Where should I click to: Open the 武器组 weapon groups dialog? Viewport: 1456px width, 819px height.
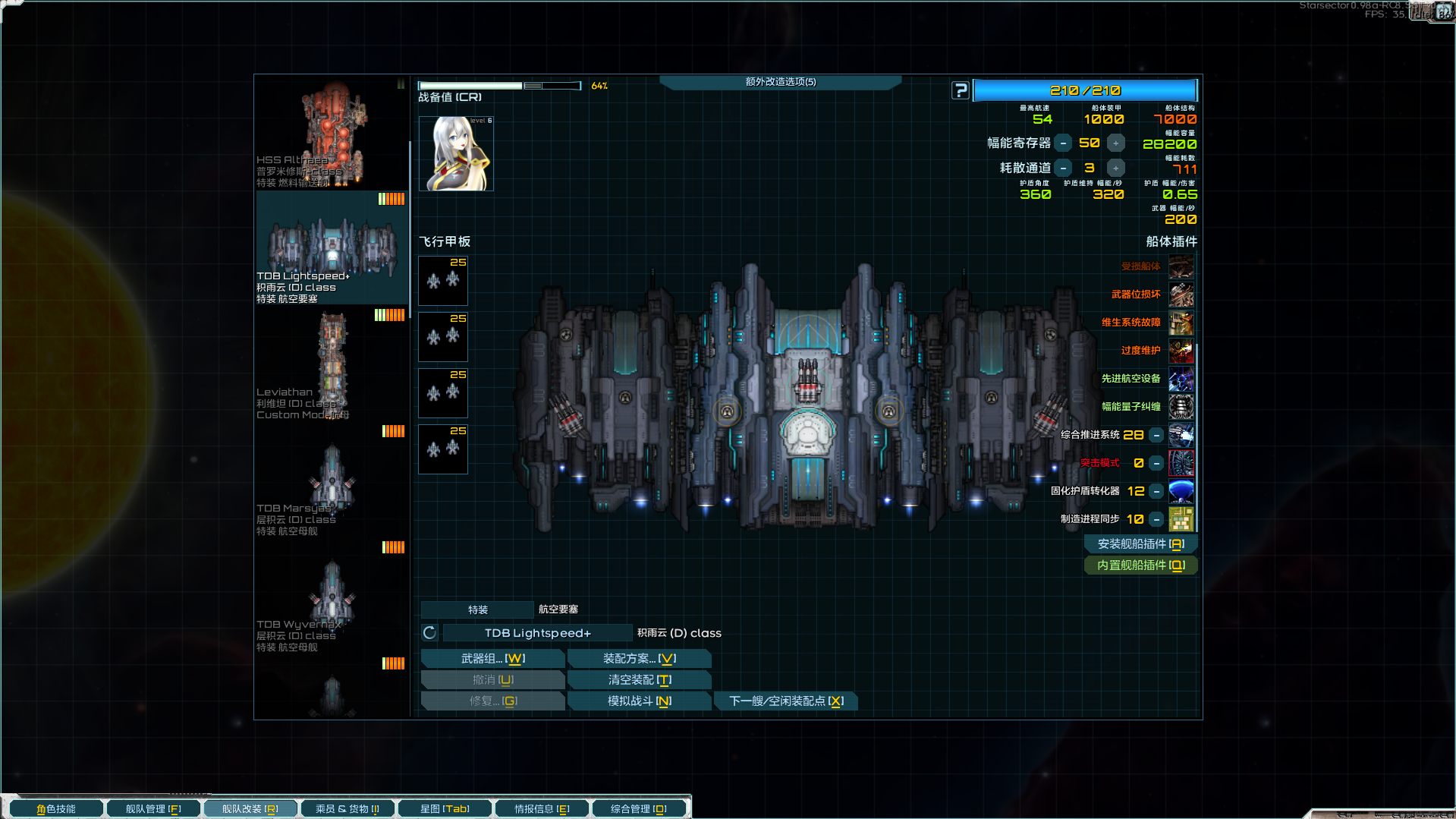click(492, 659)
